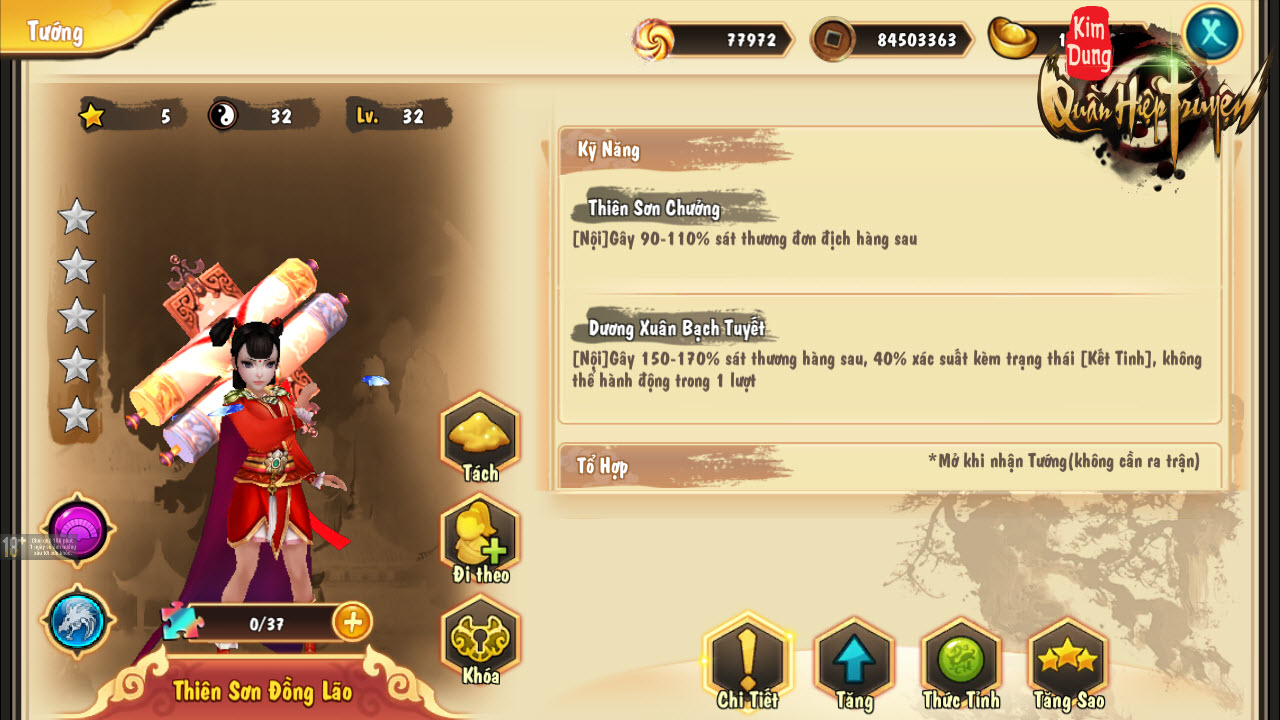The height and width of the screenshot is (720, 1280).
Task: Choose the Tăng Sao star upgrade tab
Action: click(x=1068, y=661)
